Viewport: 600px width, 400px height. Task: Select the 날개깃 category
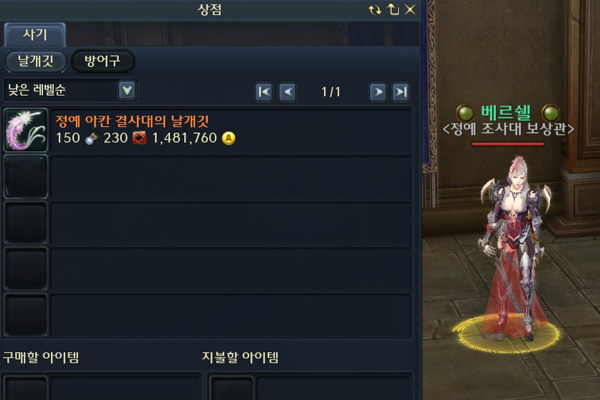click(35, 61)
